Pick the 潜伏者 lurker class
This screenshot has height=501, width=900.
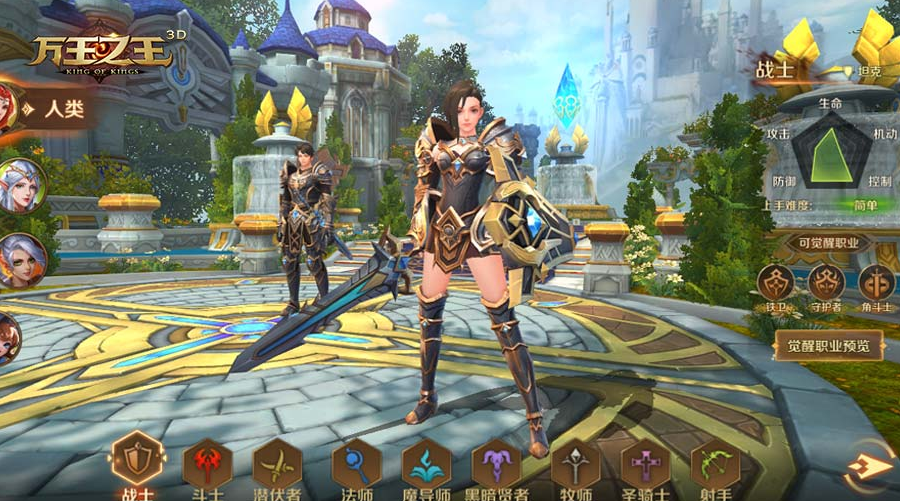277,464
